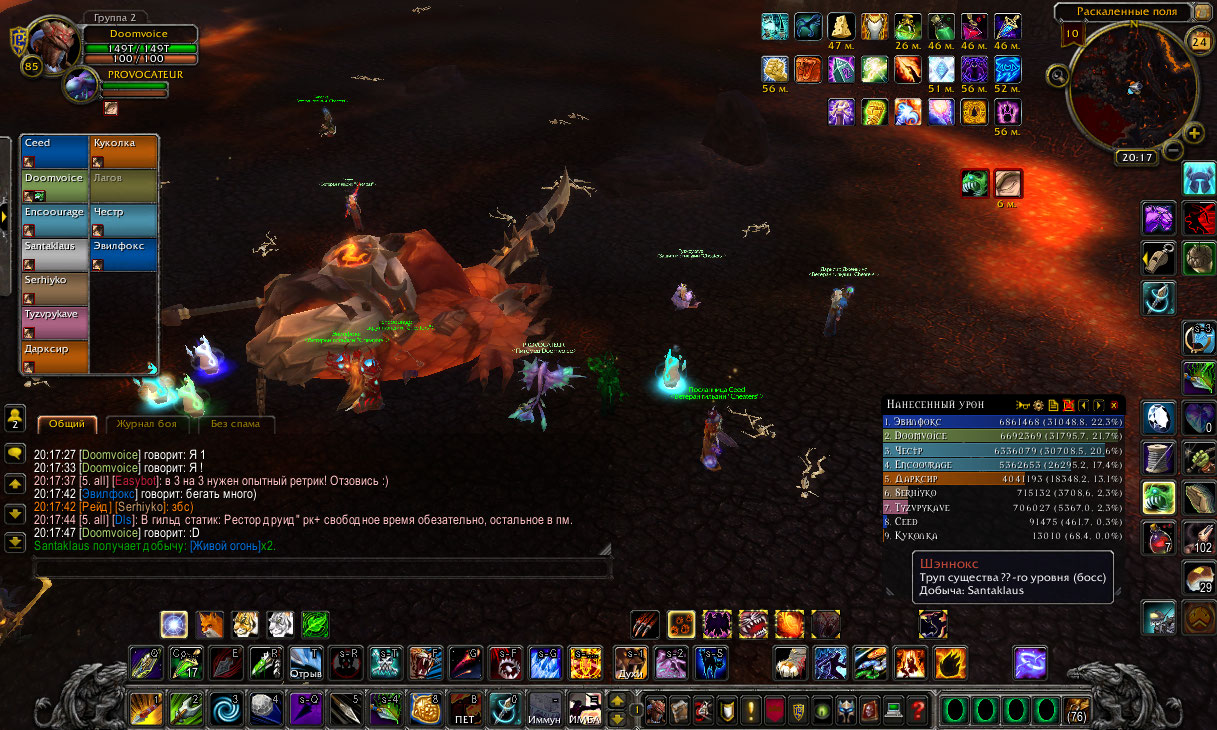Use the blue swirl ability in slot 3
Screen dimensions: 1217x730
(x=224, y=709)
